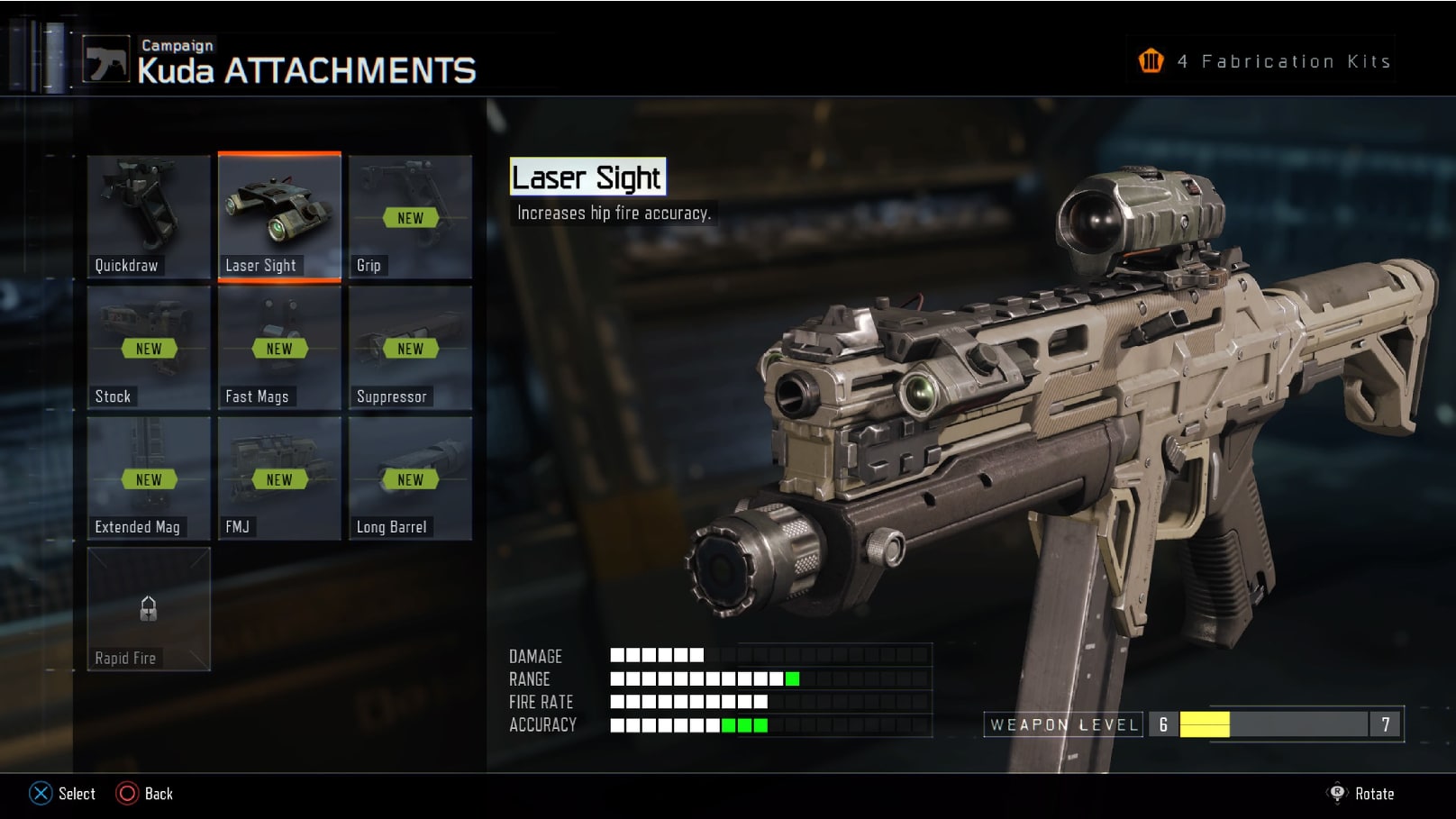Click the NEW banner on Suppressor tile

click(x=410, y=349)
